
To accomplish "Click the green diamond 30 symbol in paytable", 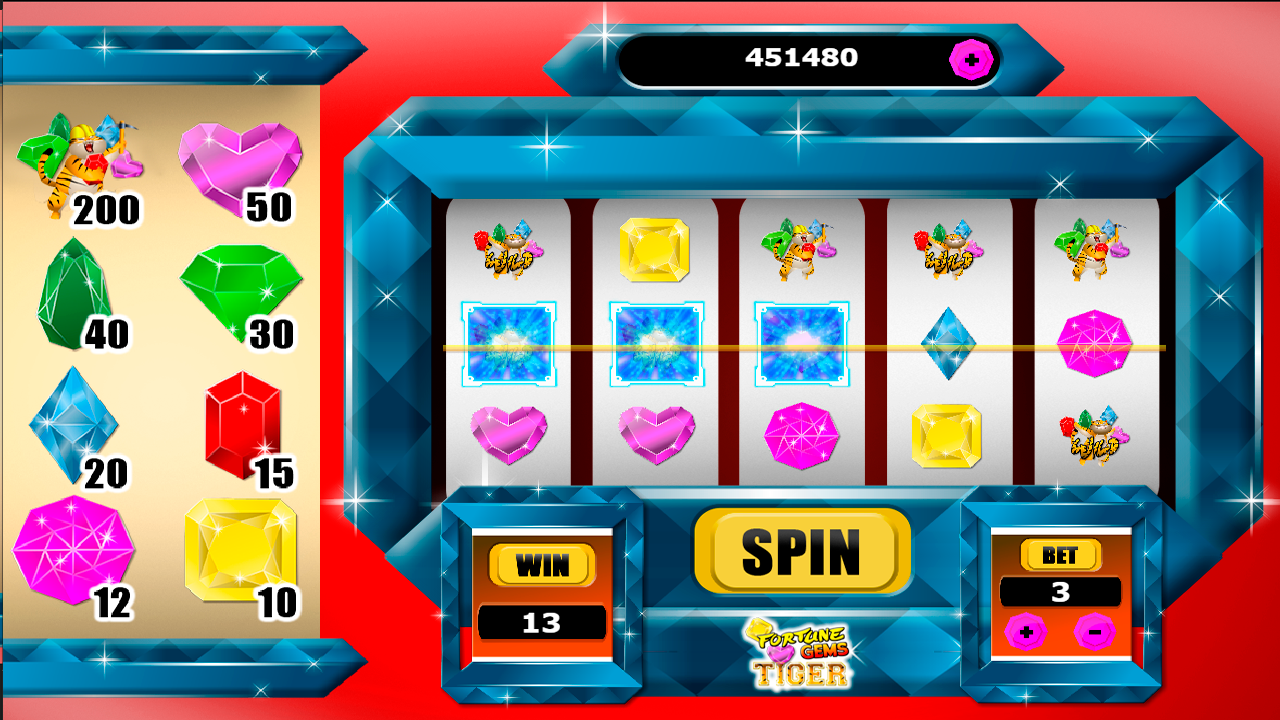I will click(240, 290).
